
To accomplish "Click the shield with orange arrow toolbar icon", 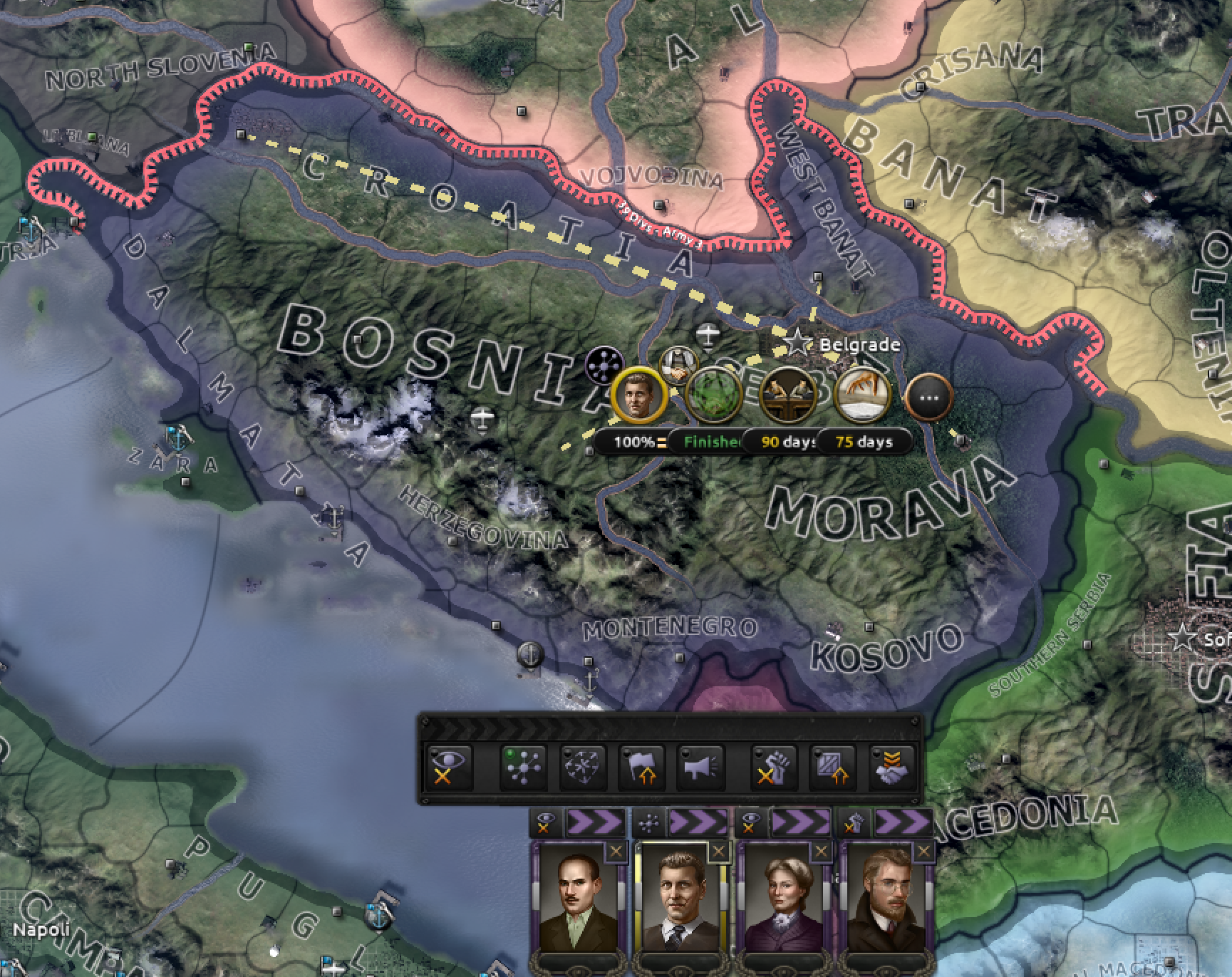I will 832,767.
